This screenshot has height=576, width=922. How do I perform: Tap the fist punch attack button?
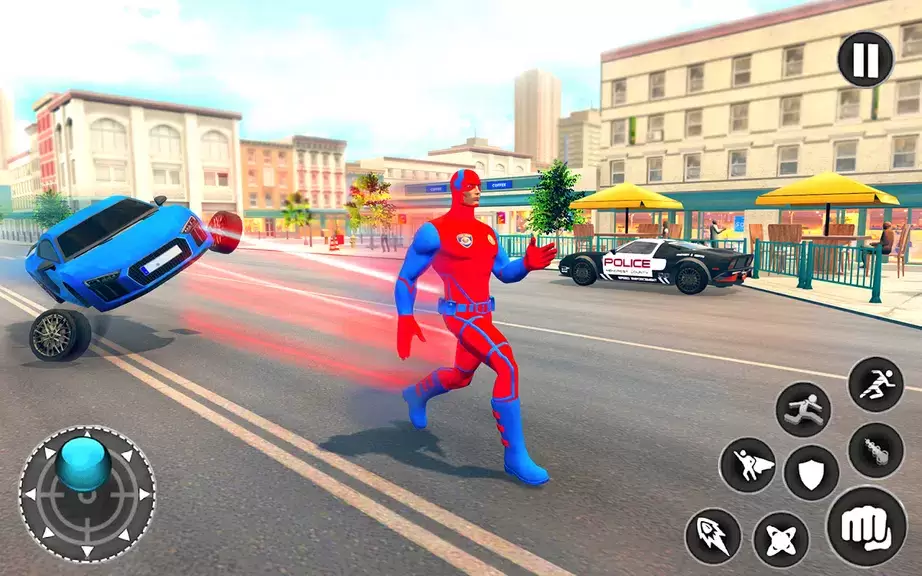click(866, 526)
